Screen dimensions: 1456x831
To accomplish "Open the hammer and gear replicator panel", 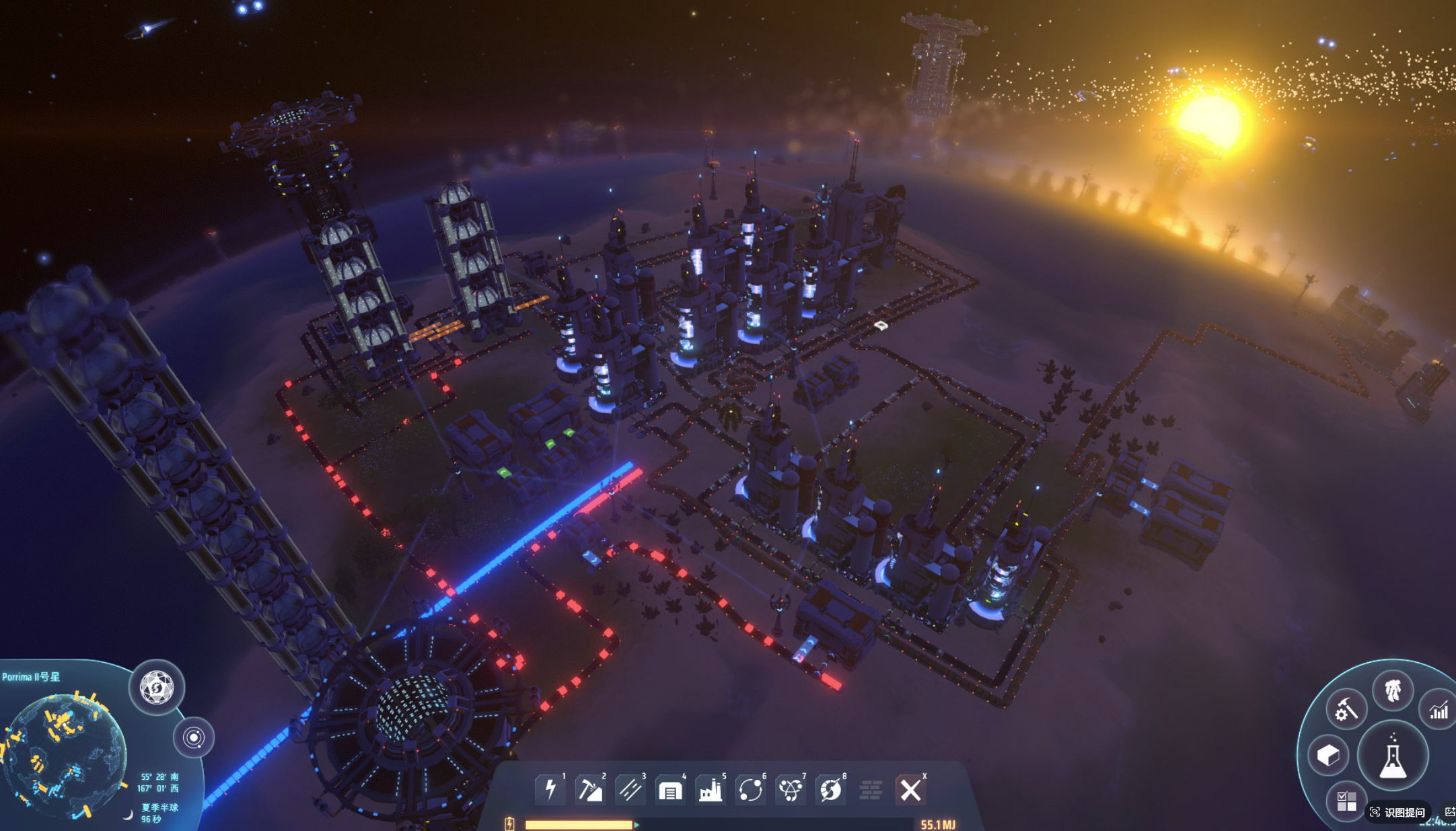I will 1346,709.
